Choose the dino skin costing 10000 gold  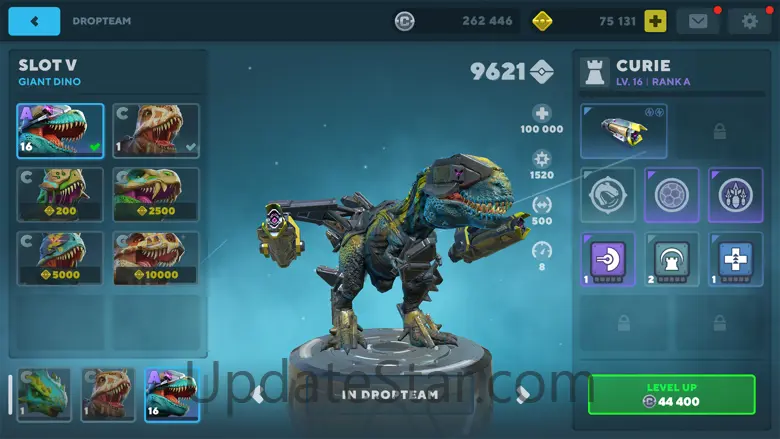point(155,258)
